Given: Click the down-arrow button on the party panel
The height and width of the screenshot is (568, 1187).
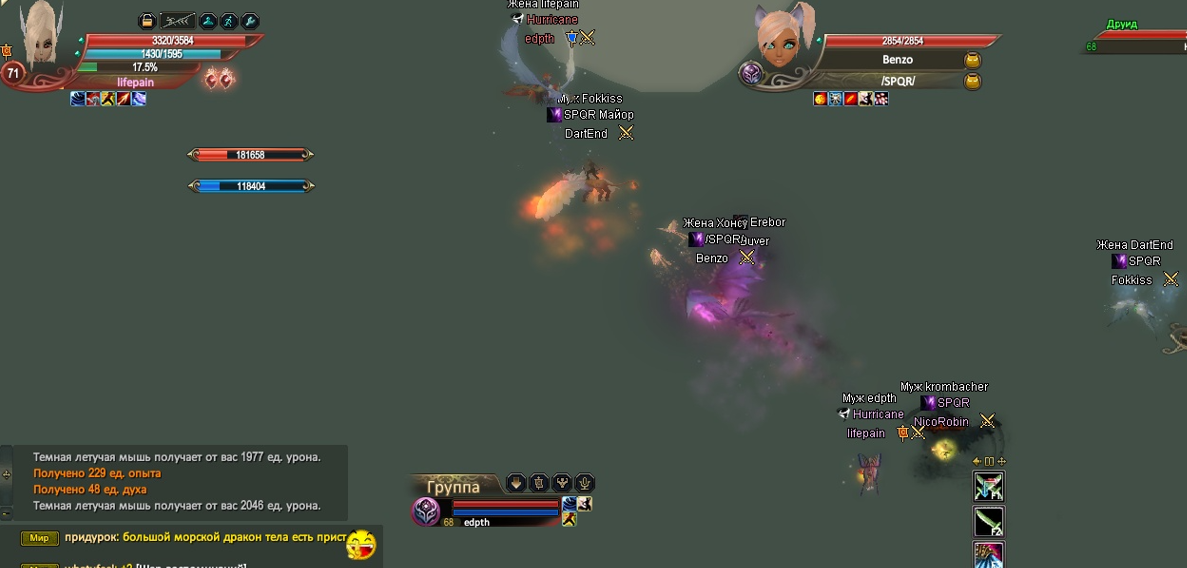Looking at the screenshot, I should (x=516, y=483).
